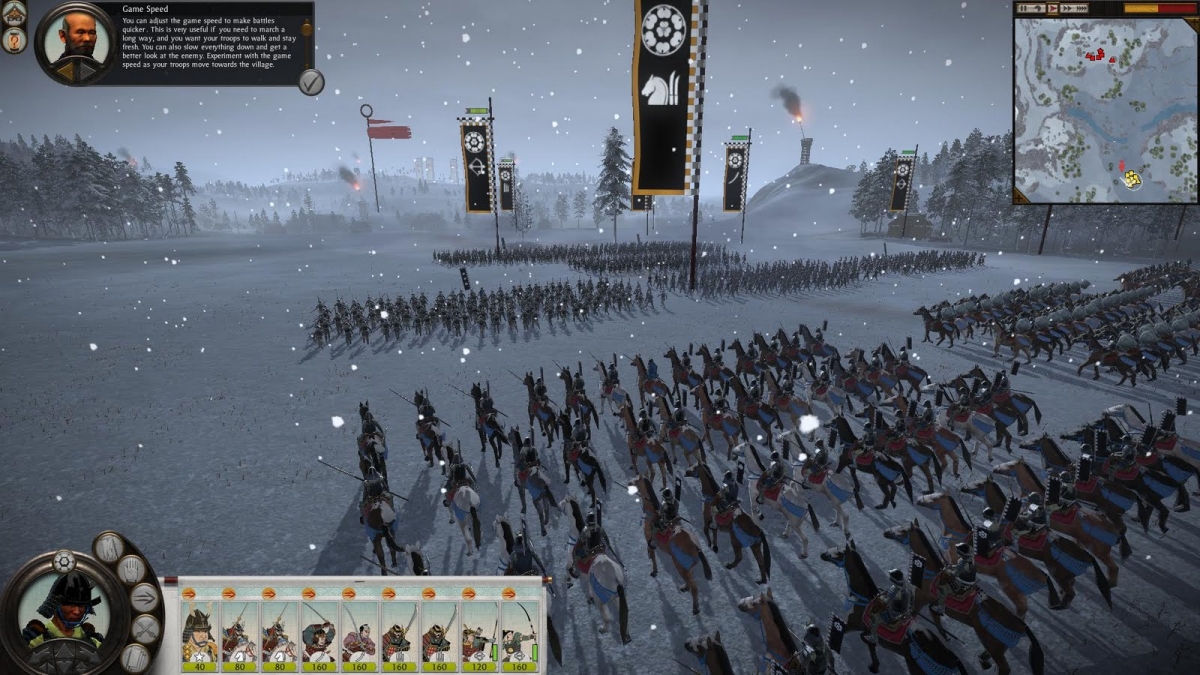Show the next advisor message
This screenshot has height=675, width=1200.
(89, 72)
